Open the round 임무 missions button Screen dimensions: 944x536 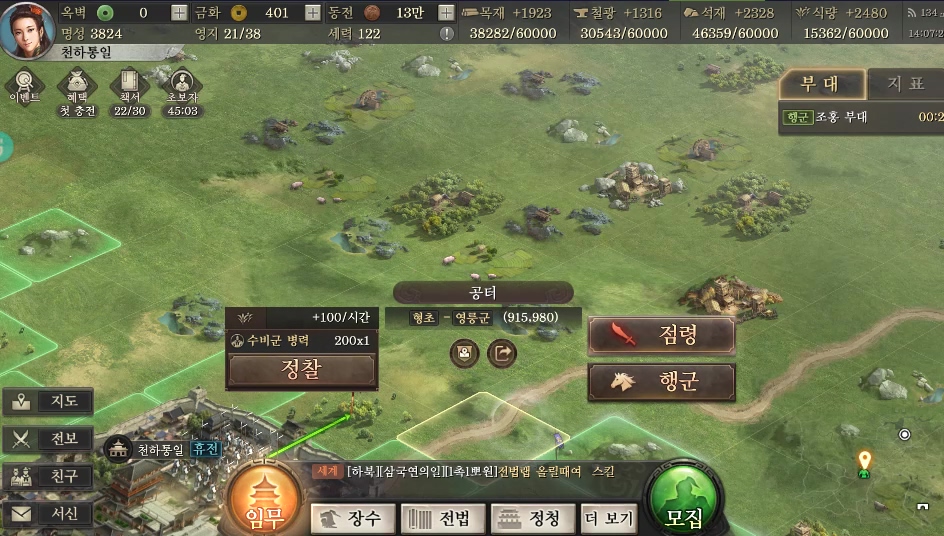(x=265, y=500)
